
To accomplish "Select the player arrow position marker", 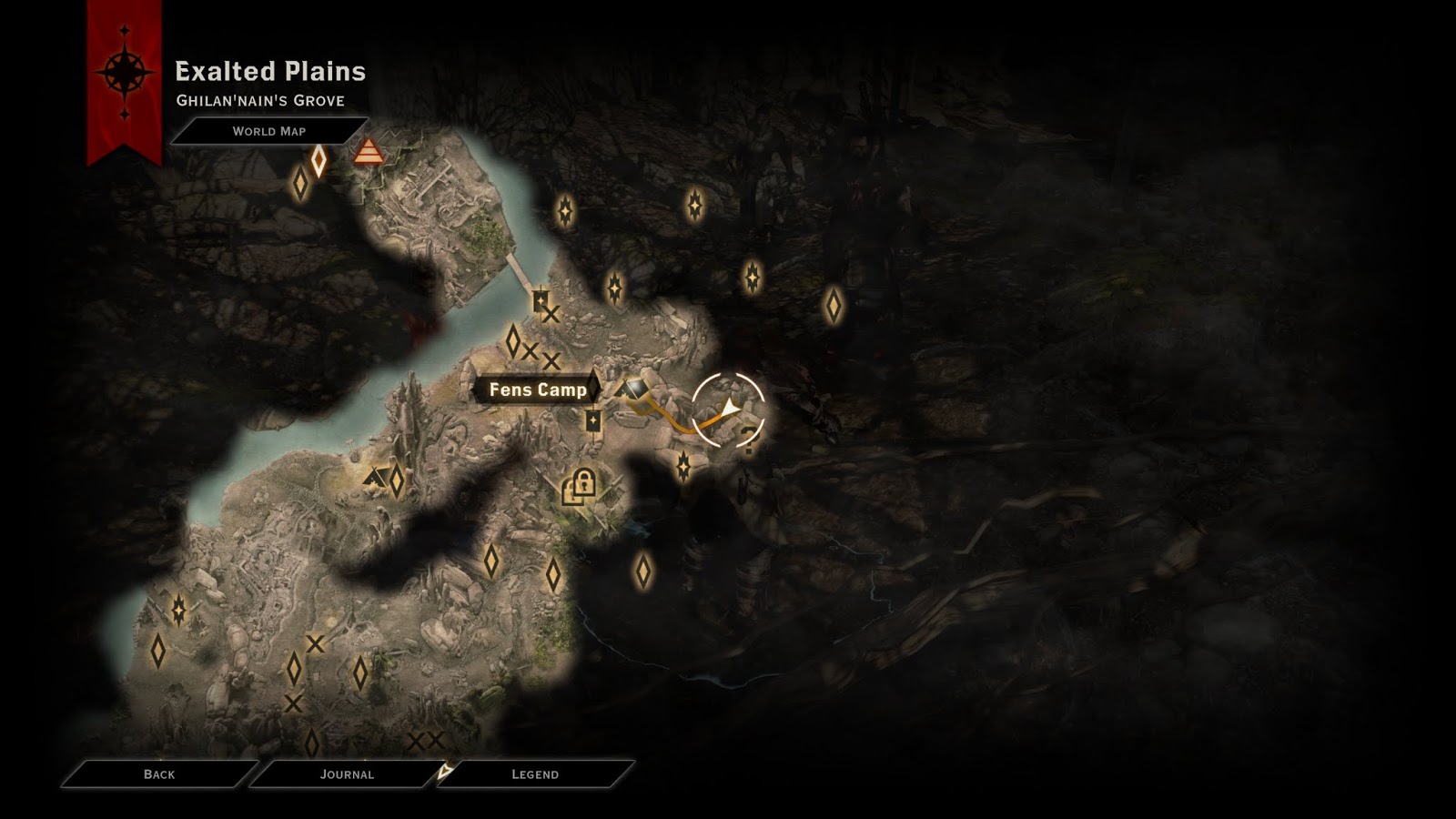I will point(728,409).
